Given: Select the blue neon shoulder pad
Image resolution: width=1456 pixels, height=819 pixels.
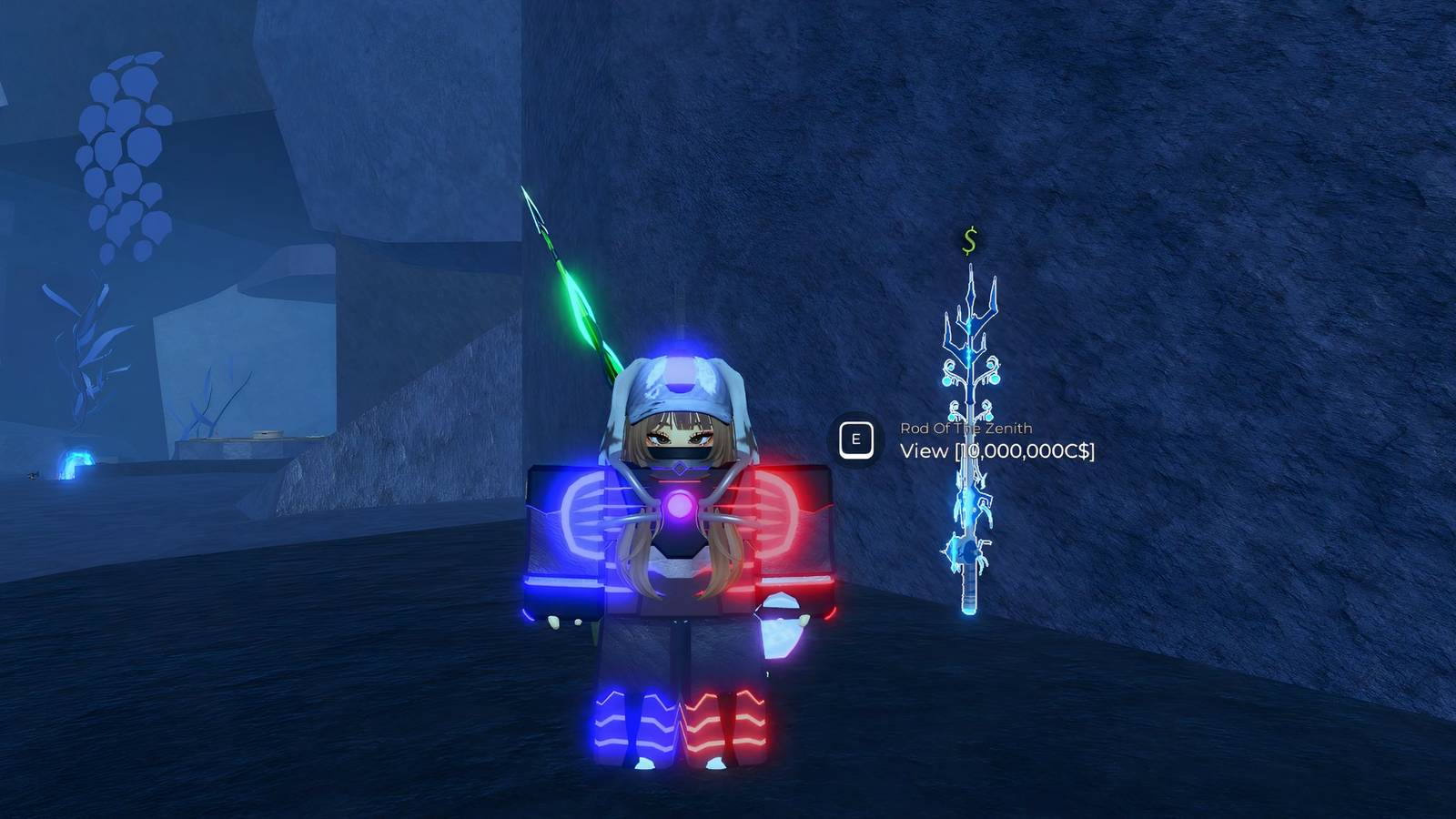Looking at the screenshot, I should pyautogui.click(x=571, y=528).
